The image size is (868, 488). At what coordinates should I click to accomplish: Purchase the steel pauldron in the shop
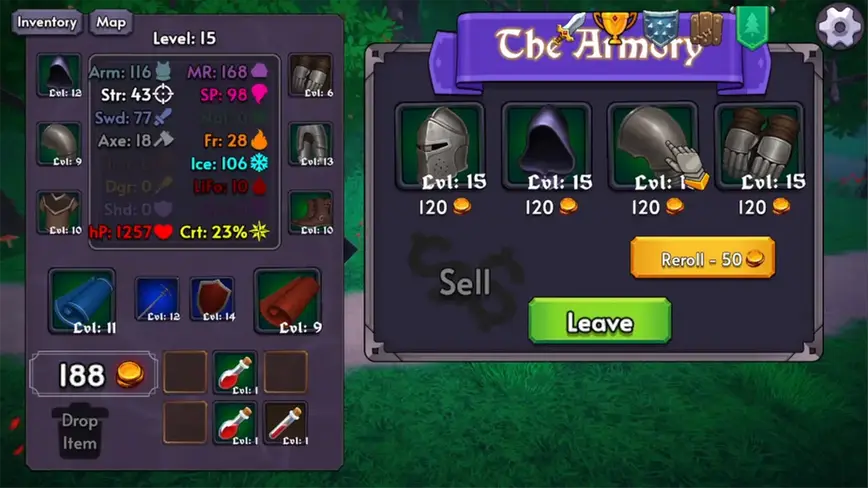(653, 145)
